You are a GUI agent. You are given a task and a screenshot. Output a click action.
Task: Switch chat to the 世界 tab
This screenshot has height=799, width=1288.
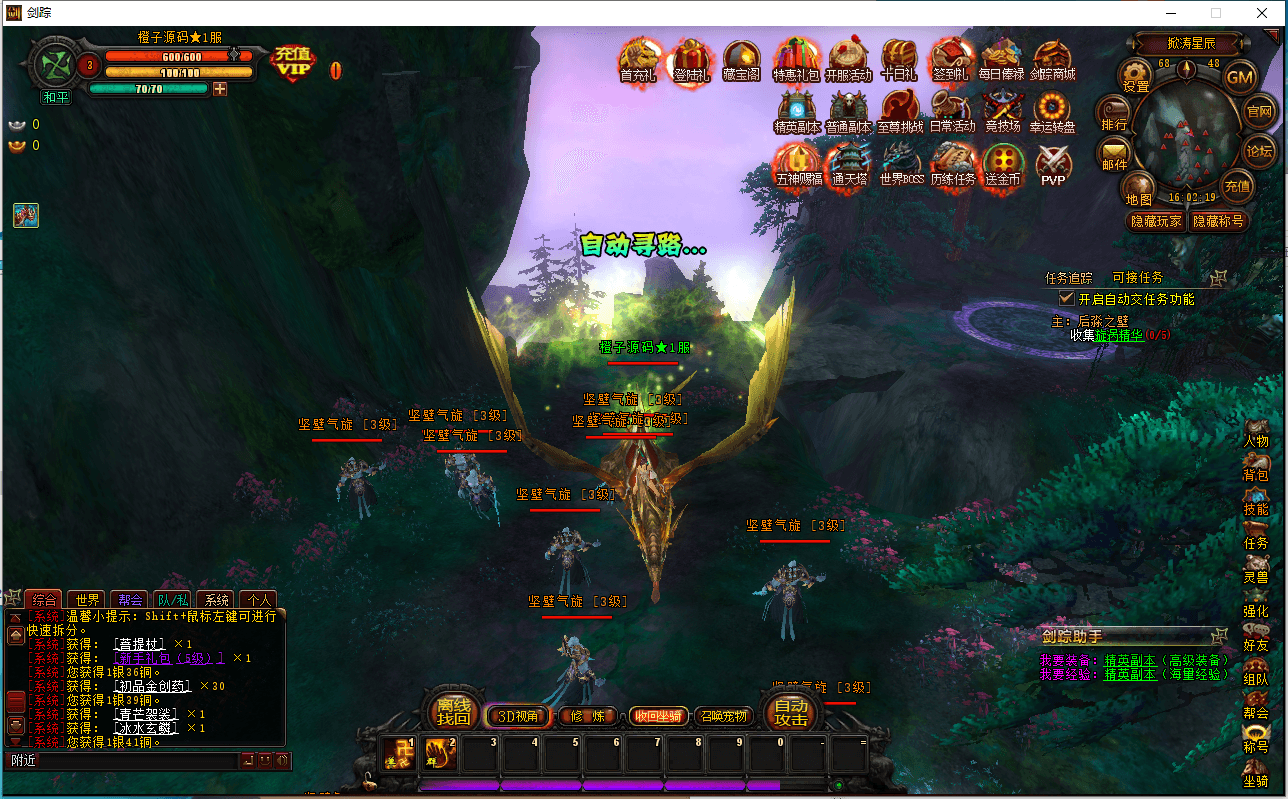[x=88, y=600]
